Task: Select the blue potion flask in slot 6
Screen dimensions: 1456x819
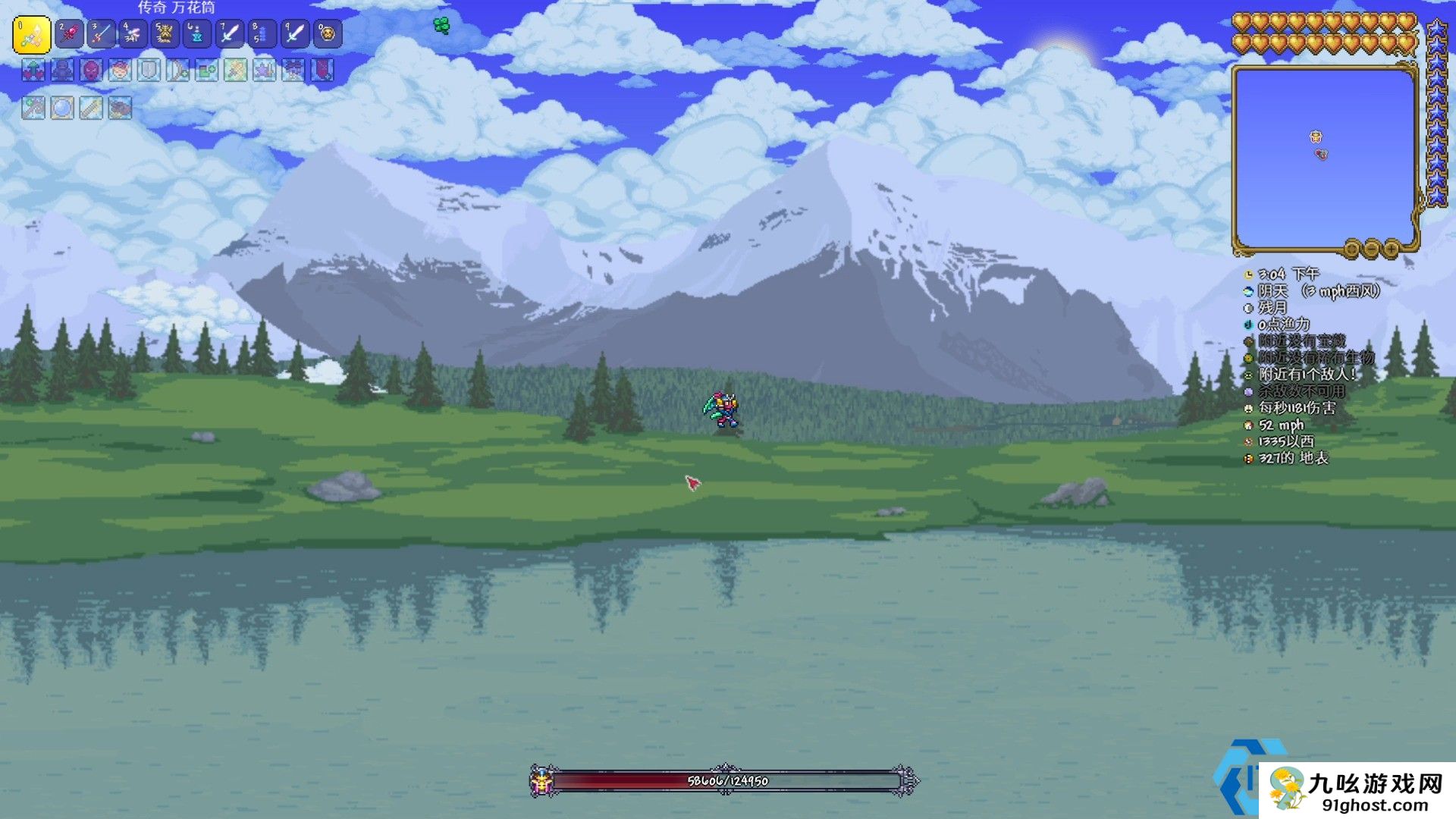Action: (197, 34)
